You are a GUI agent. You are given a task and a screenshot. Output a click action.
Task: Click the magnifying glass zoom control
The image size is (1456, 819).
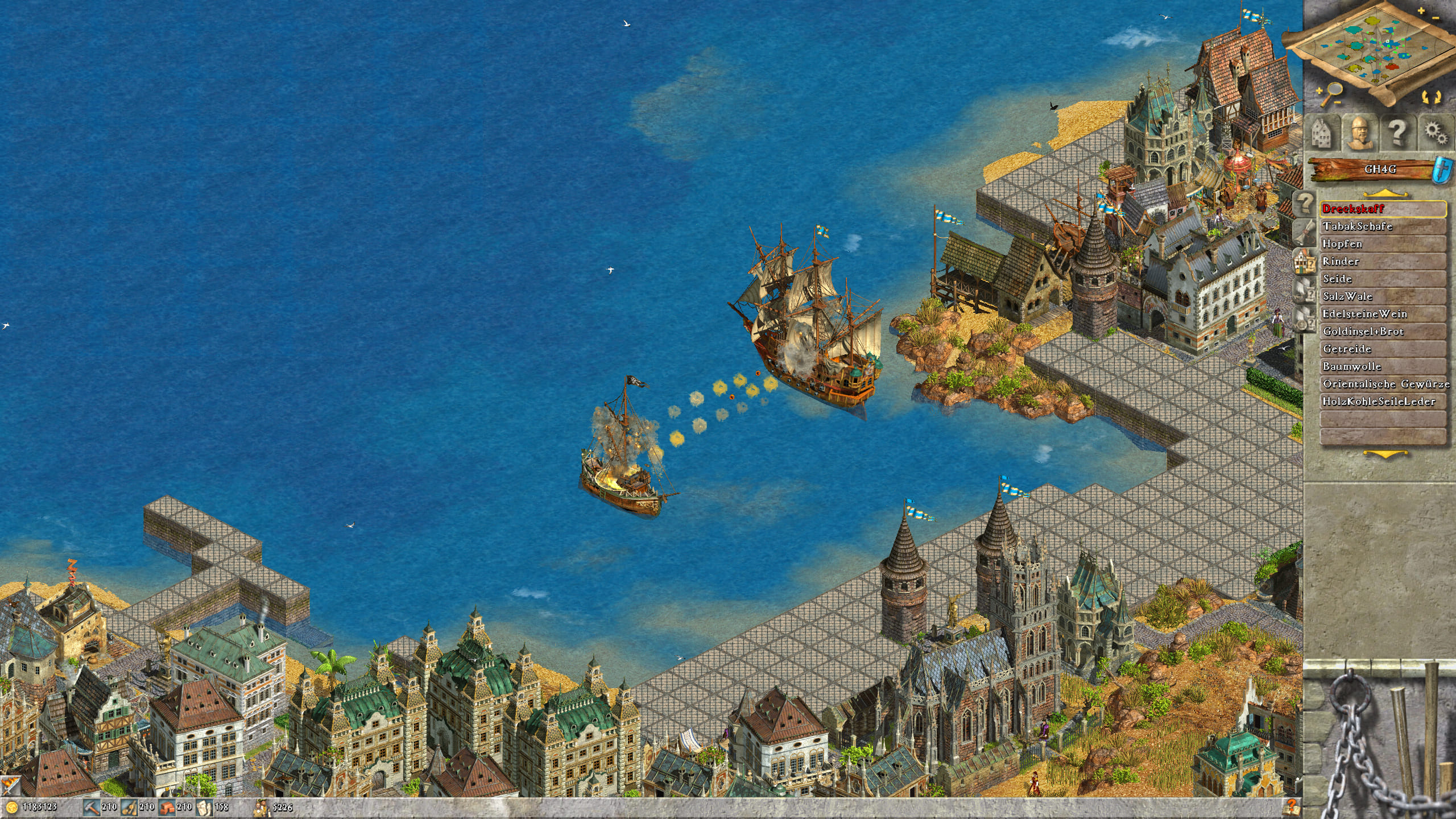(1331, 93)
